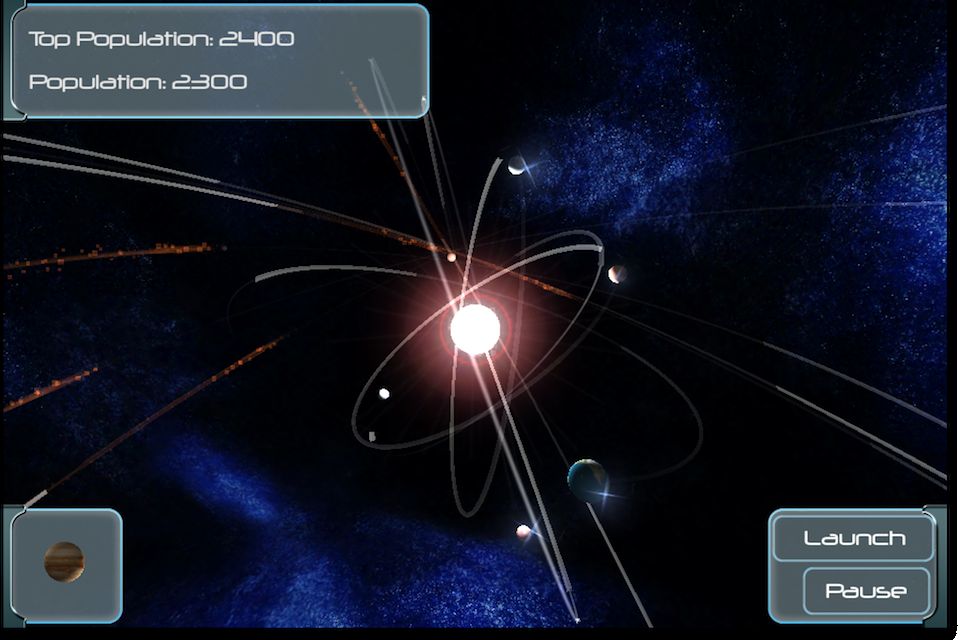The width and height of the screenshot is (960, 640).
Task: Pause the game
Action: pos(866,591)
